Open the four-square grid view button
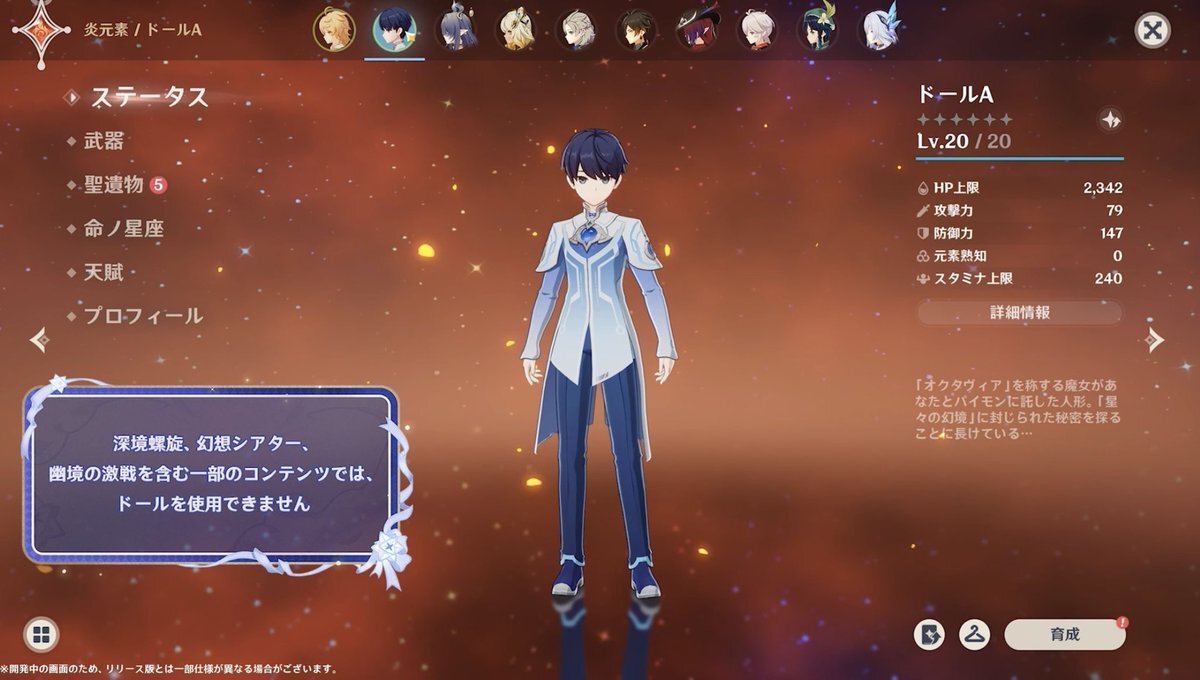The image size is (1200, 680). click(x=41, y=634)
